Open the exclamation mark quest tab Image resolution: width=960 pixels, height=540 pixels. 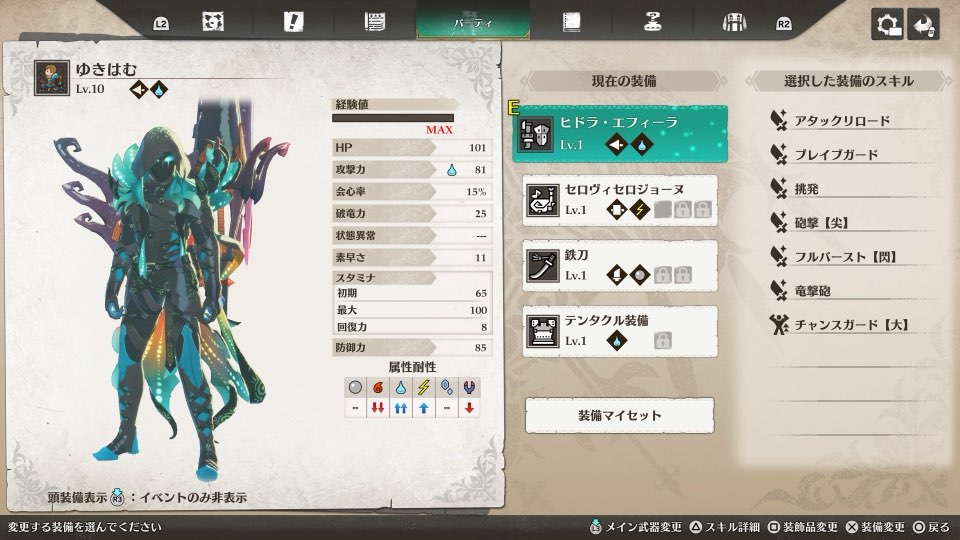pyautogui.click(x=293, y=22)
